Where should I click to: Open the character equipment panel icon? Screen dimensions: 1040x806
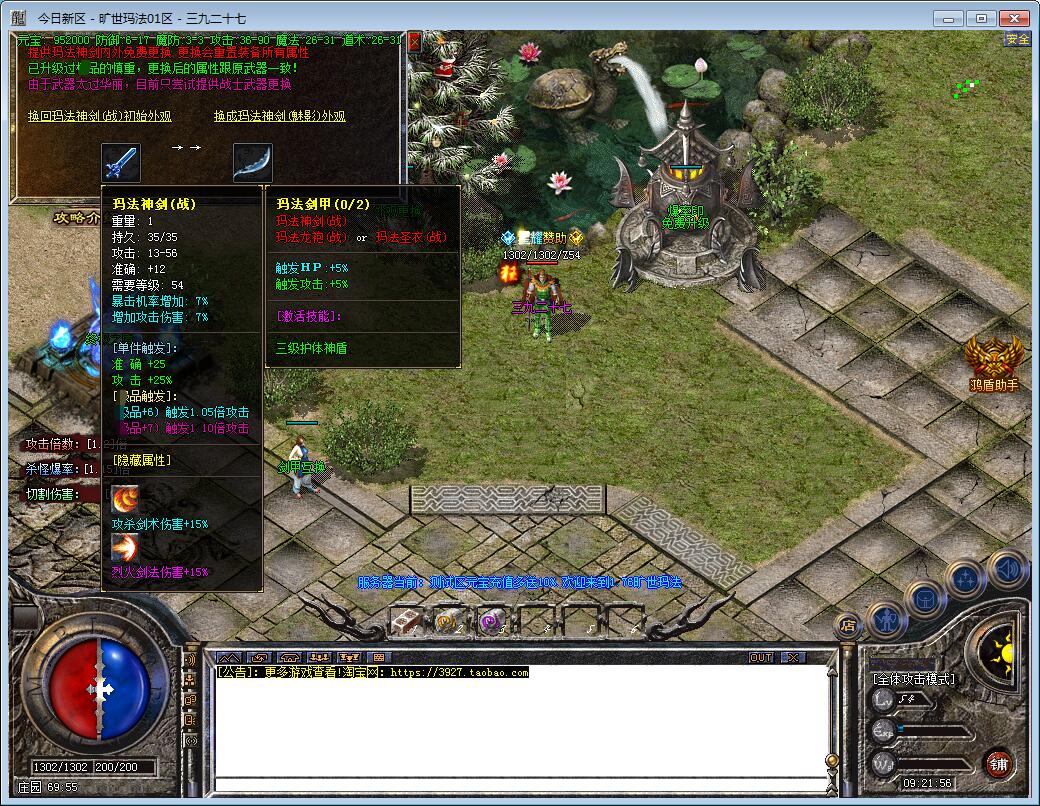pos(886,620)
